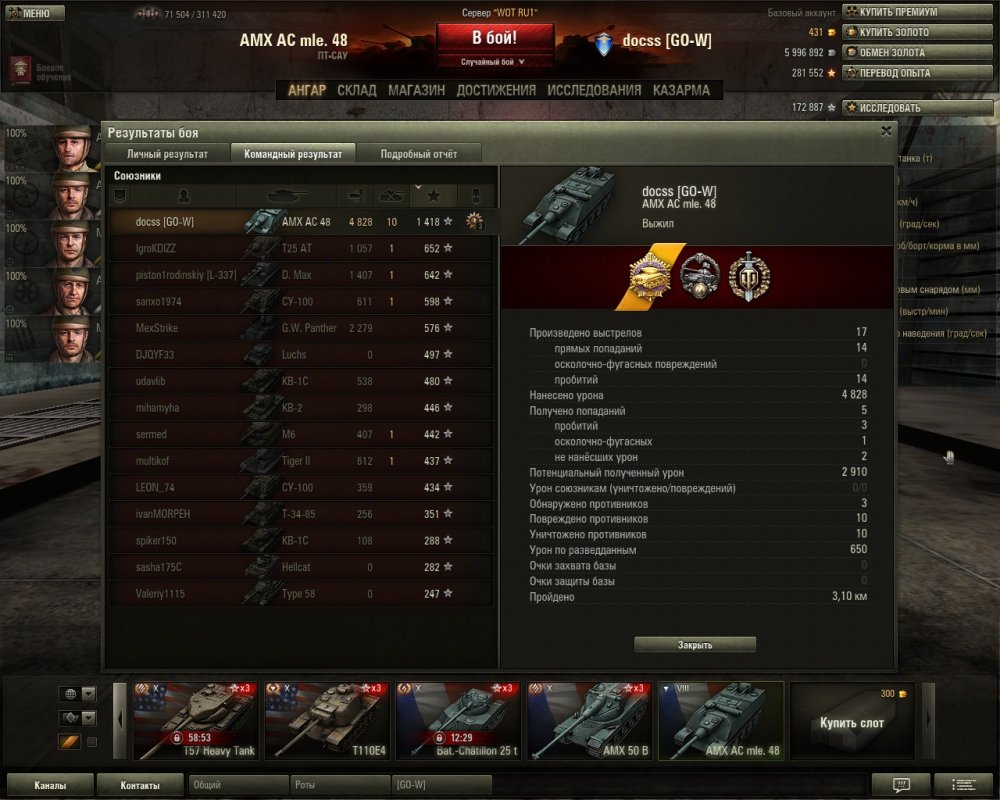Choose the AMX 50 B tank
Image resolution: width=1000 pixels, height=800 pixels.
[x=589, y=721]
